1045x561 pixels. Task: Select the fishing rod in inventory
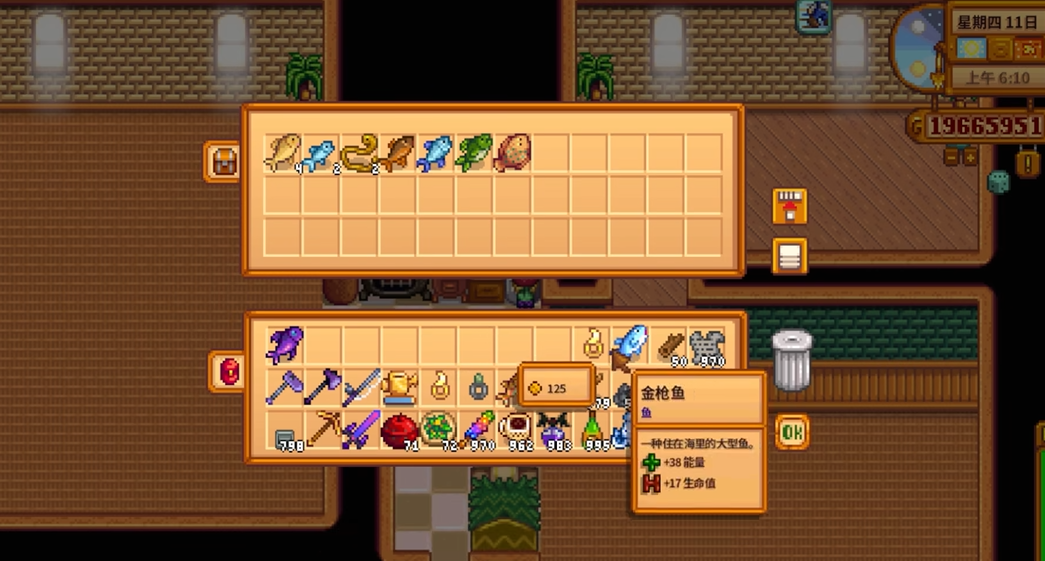click(360, 387)
